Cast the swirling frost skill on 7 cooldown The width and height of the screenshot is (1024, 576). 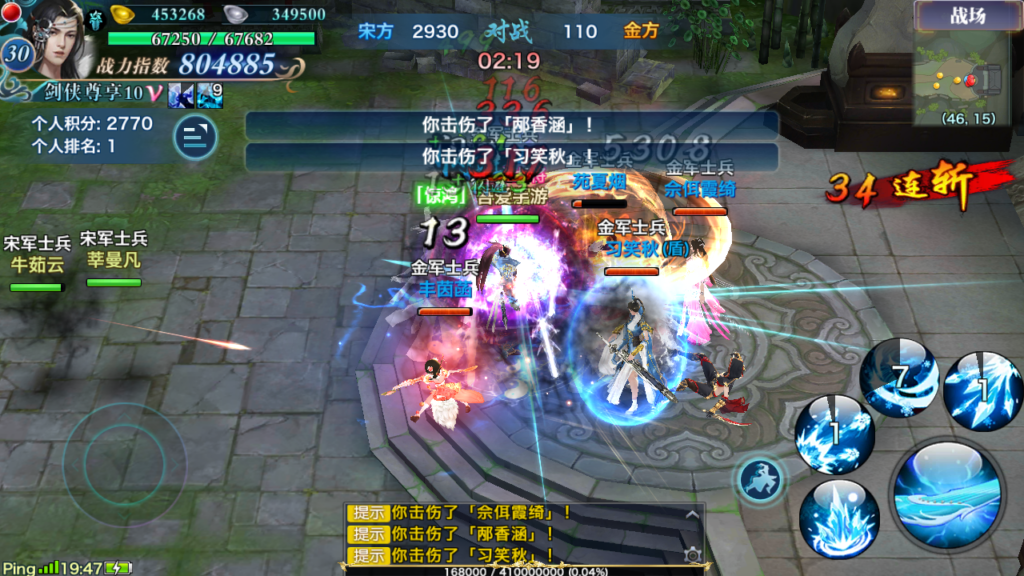pyautogui.click(x=899, y=377)
